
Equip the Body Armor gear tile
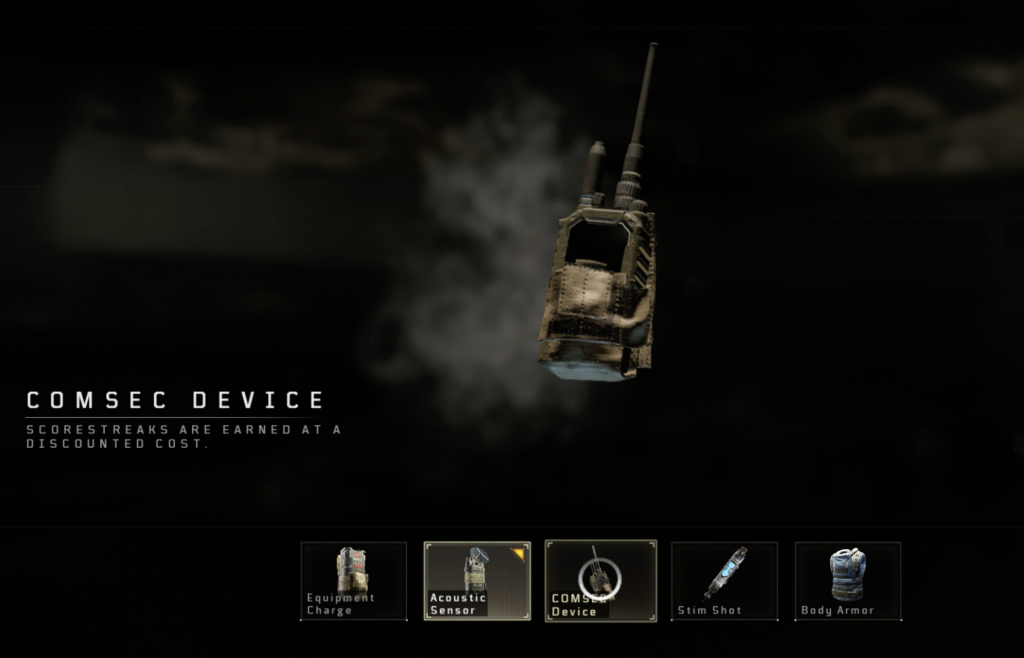(x=848, y=581)
